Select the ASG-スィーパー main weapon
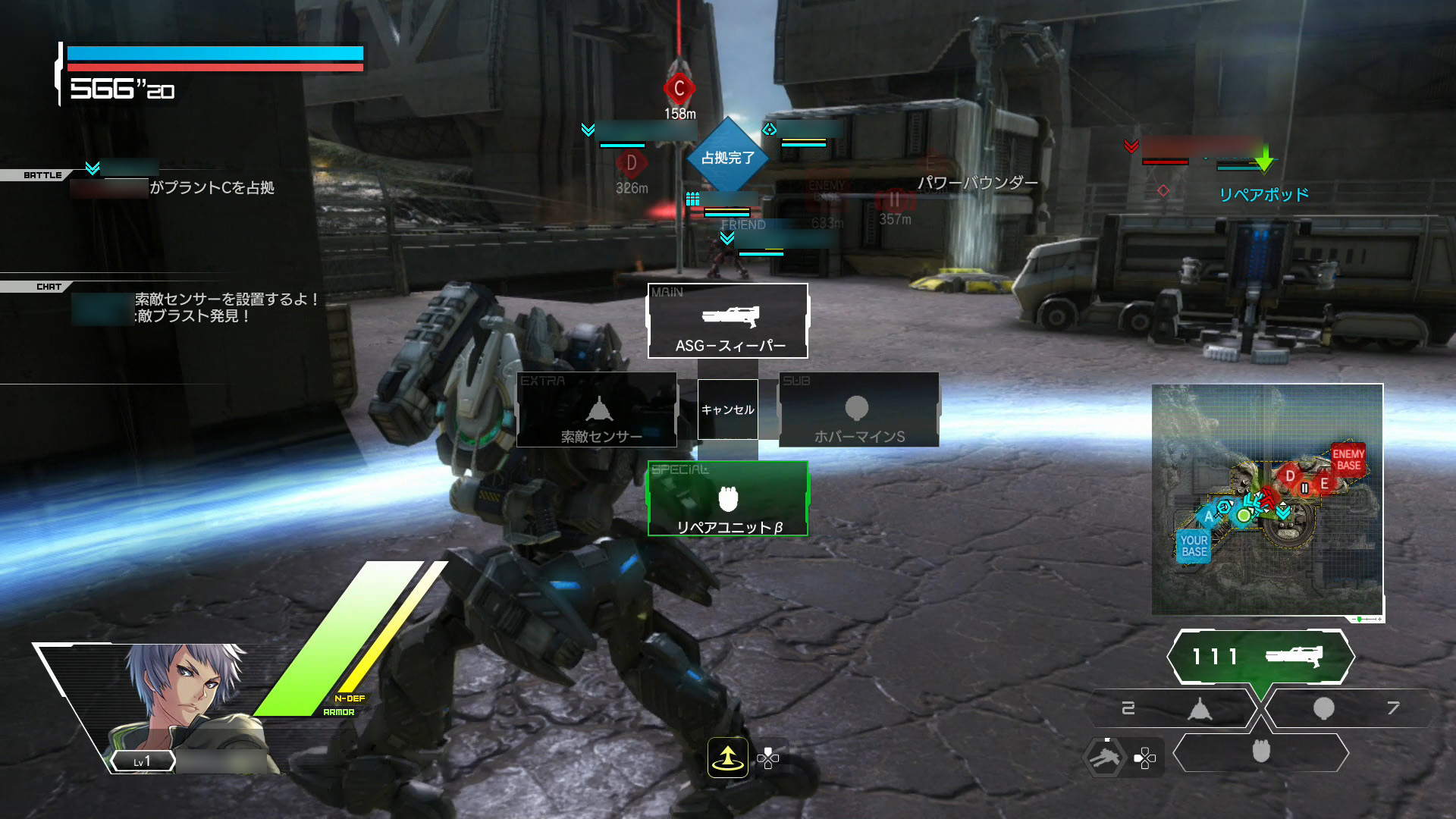This screenshot has width=1456, height=819. (728, 322)
